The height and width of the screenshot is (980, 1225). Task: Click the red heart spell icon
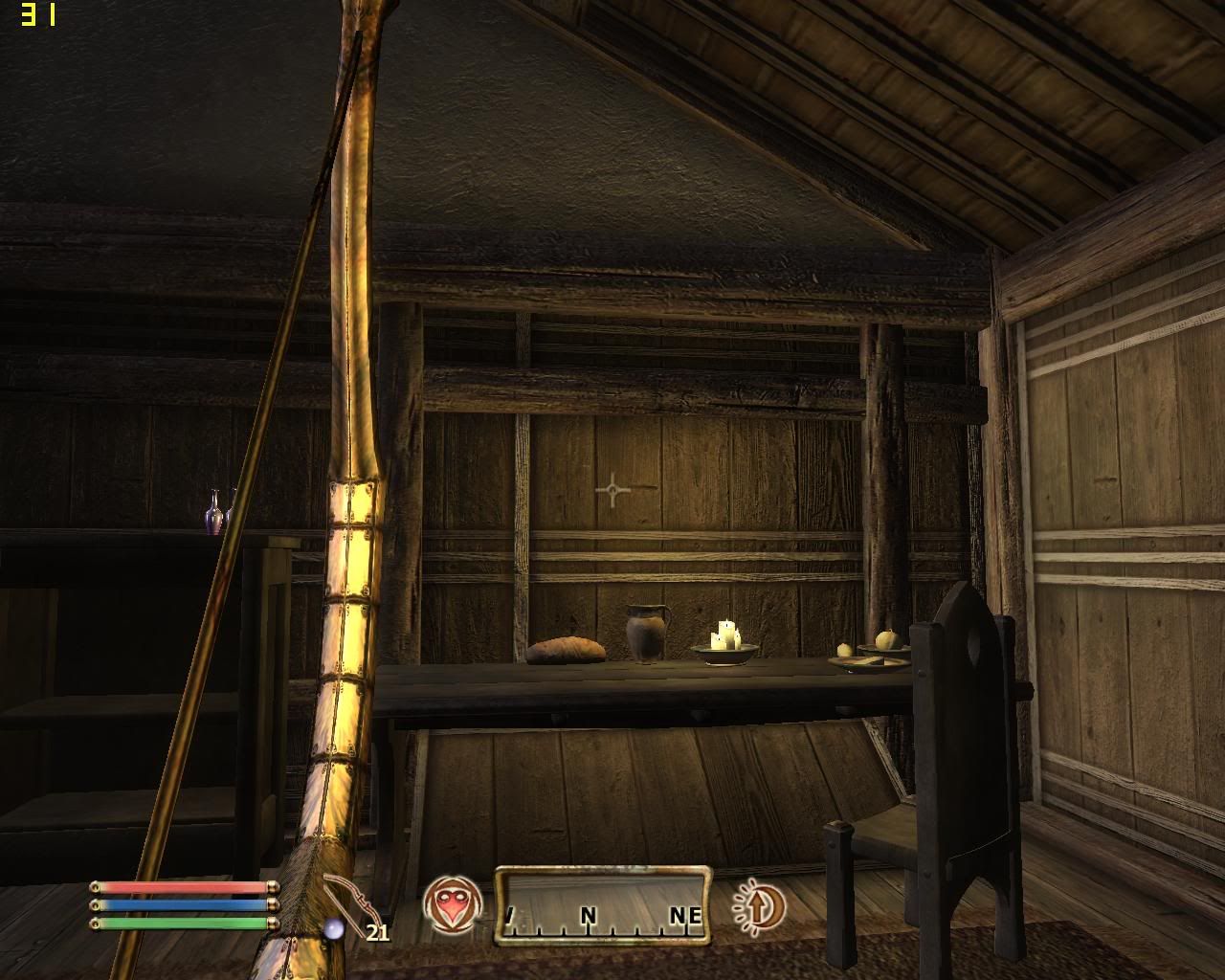point(452,904)
